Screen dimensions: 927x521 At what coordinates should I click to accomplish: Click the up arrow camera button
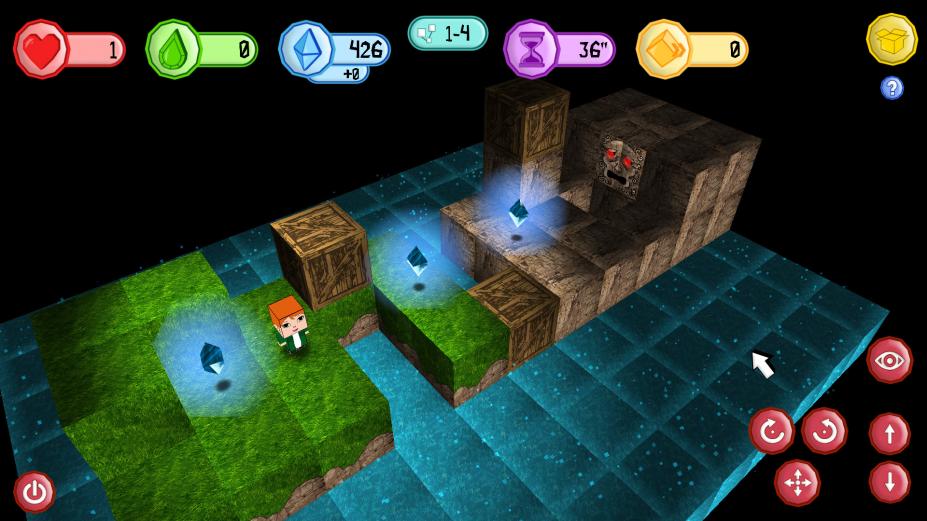pyautogui.click(x=889, y=434)
